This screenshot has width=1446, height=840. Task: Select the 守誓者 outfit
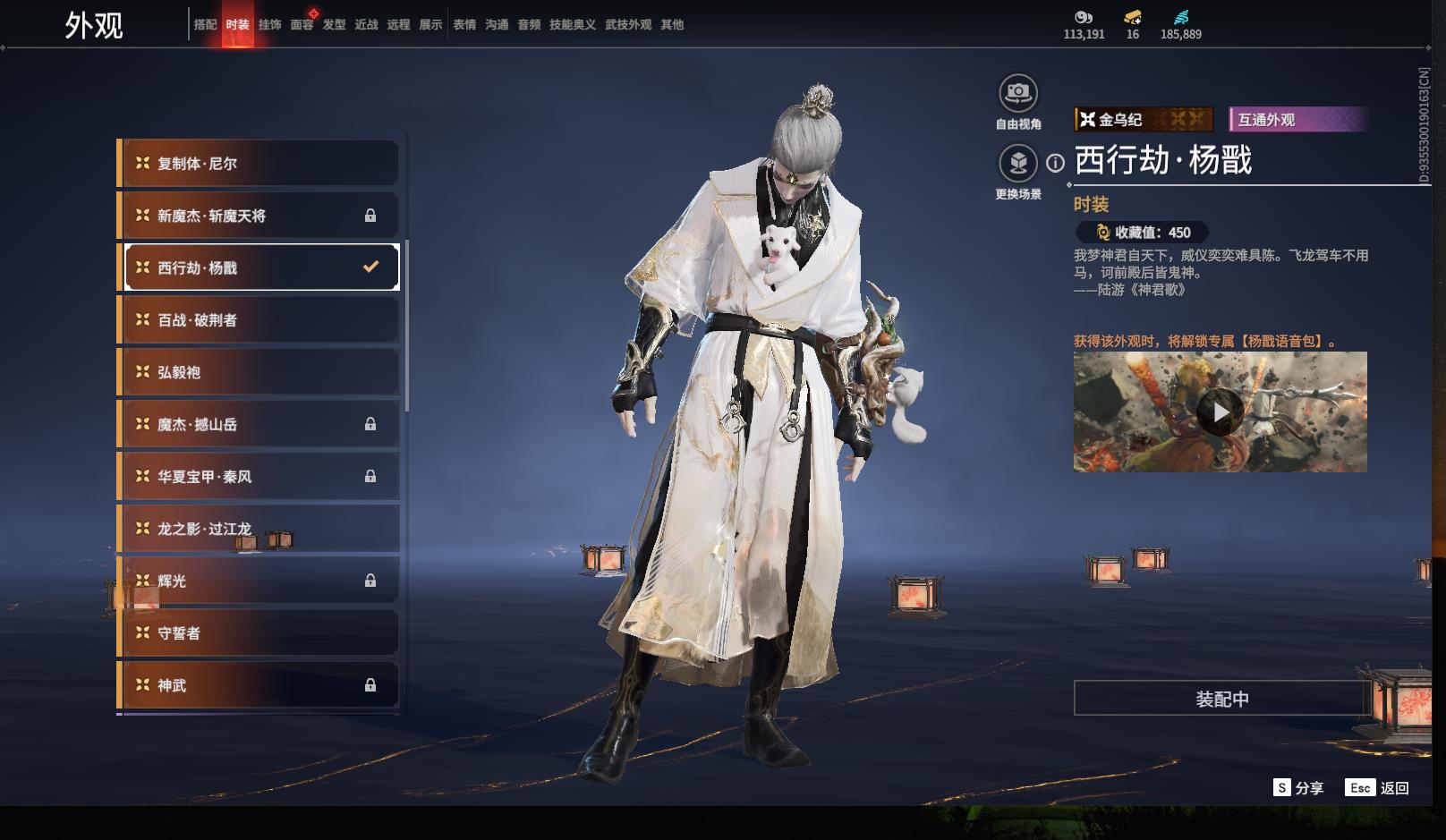259,633
